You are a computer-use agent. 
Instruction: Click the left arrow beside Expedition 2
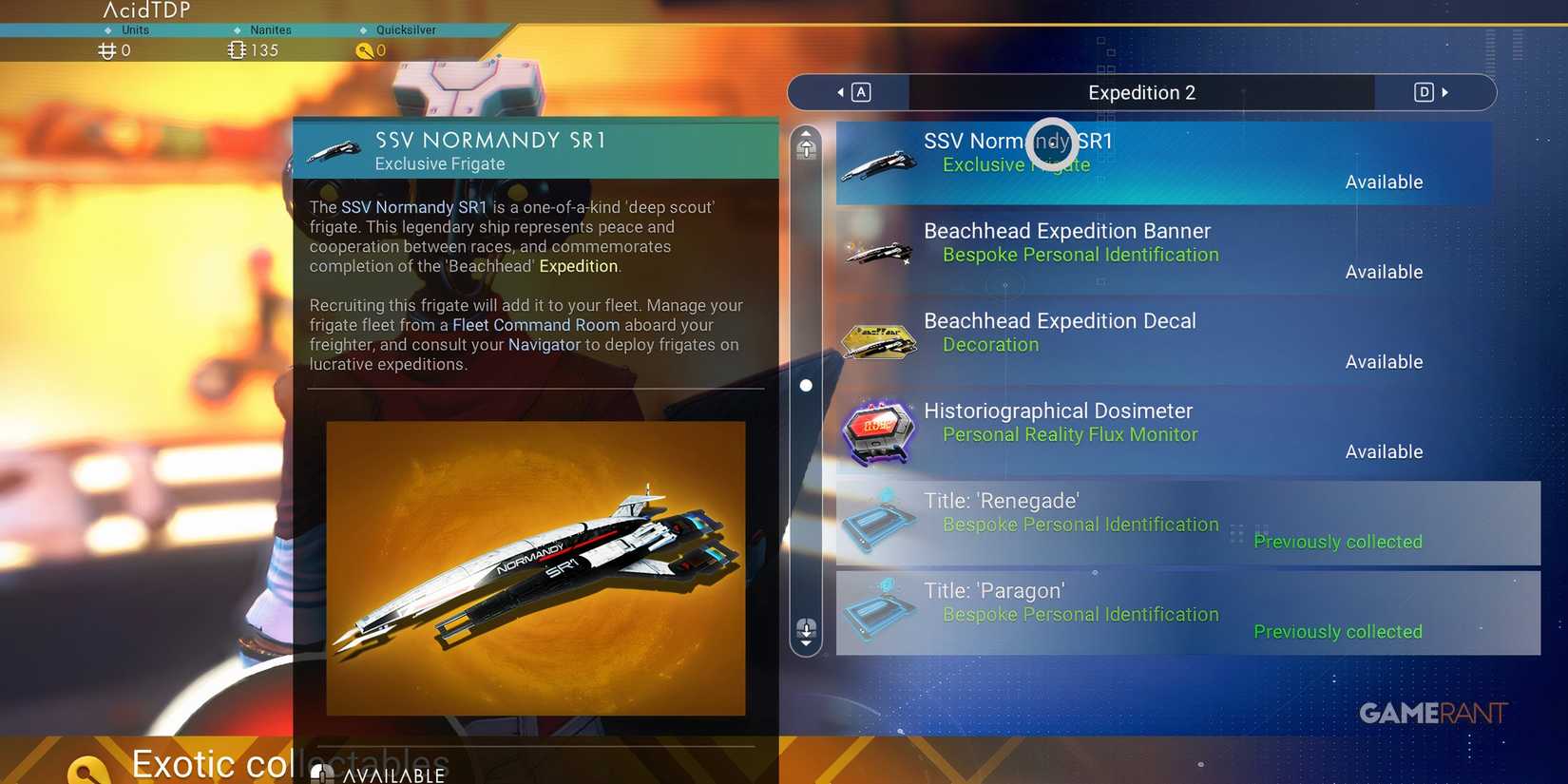(840, 91)
